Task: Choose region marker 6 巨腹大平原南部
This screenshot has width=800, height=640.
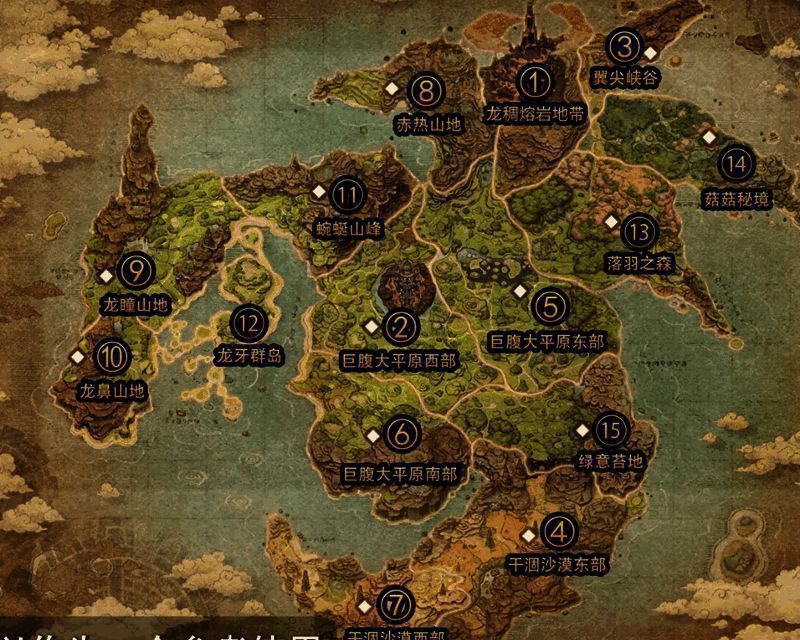Action: 401,433
